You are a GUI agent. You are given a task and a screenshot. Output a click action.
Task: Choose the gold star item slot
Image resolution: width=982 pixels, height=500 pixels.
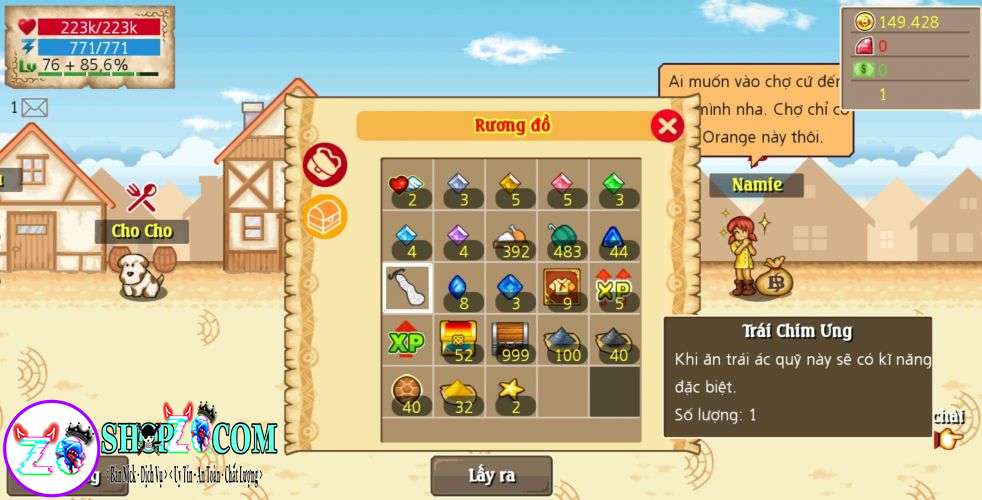510,393
